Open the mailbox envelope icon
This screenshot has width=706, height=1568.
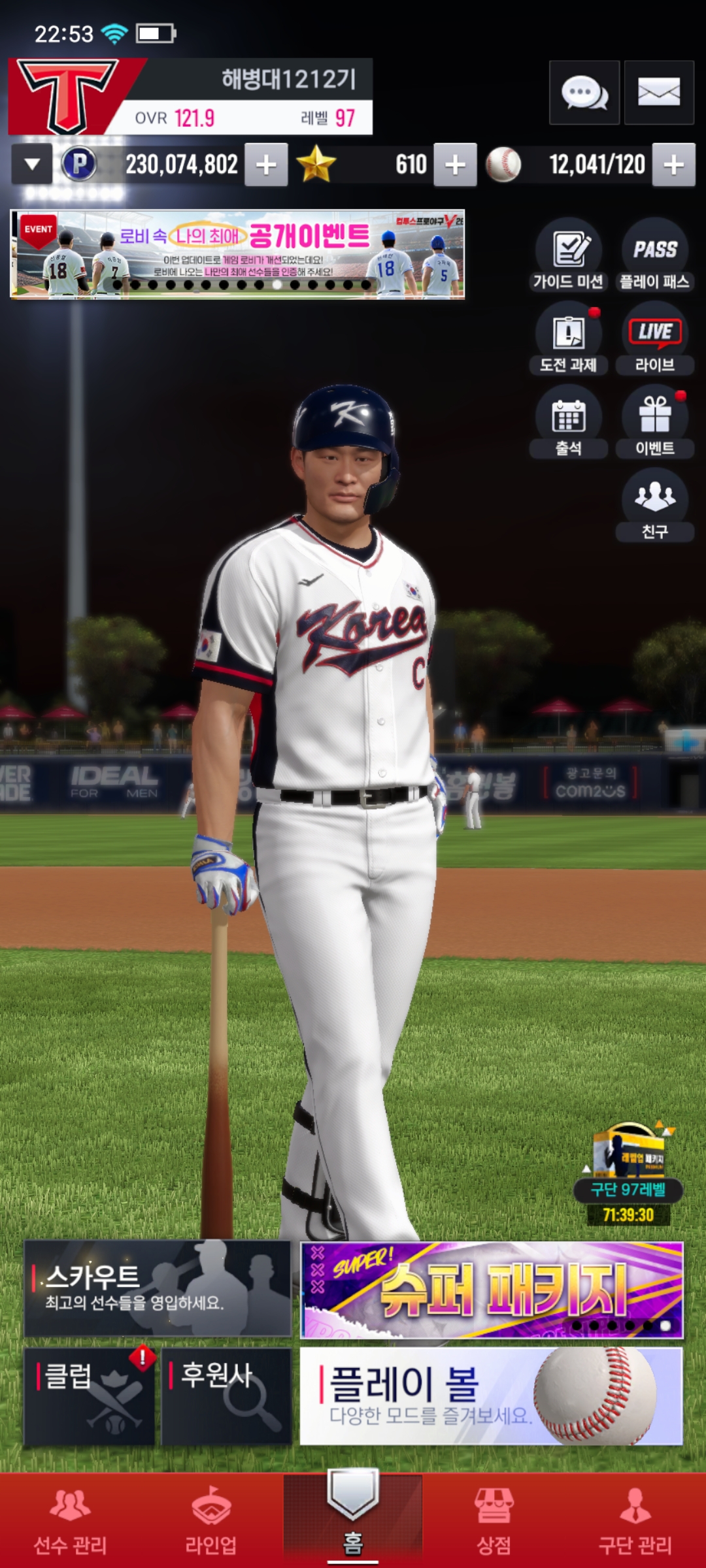(658, 93)
